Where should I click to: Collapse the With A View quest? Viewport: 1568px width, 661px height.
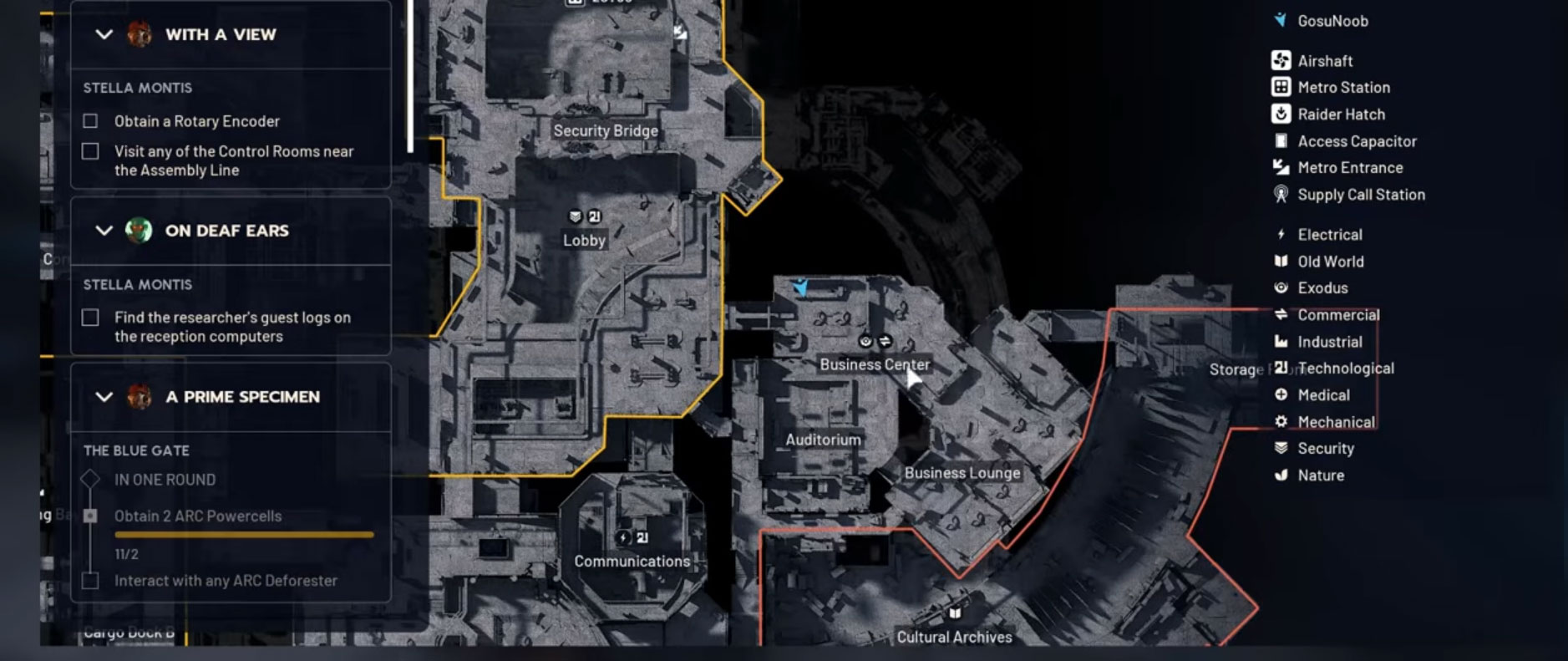click(x=104, y=34)
